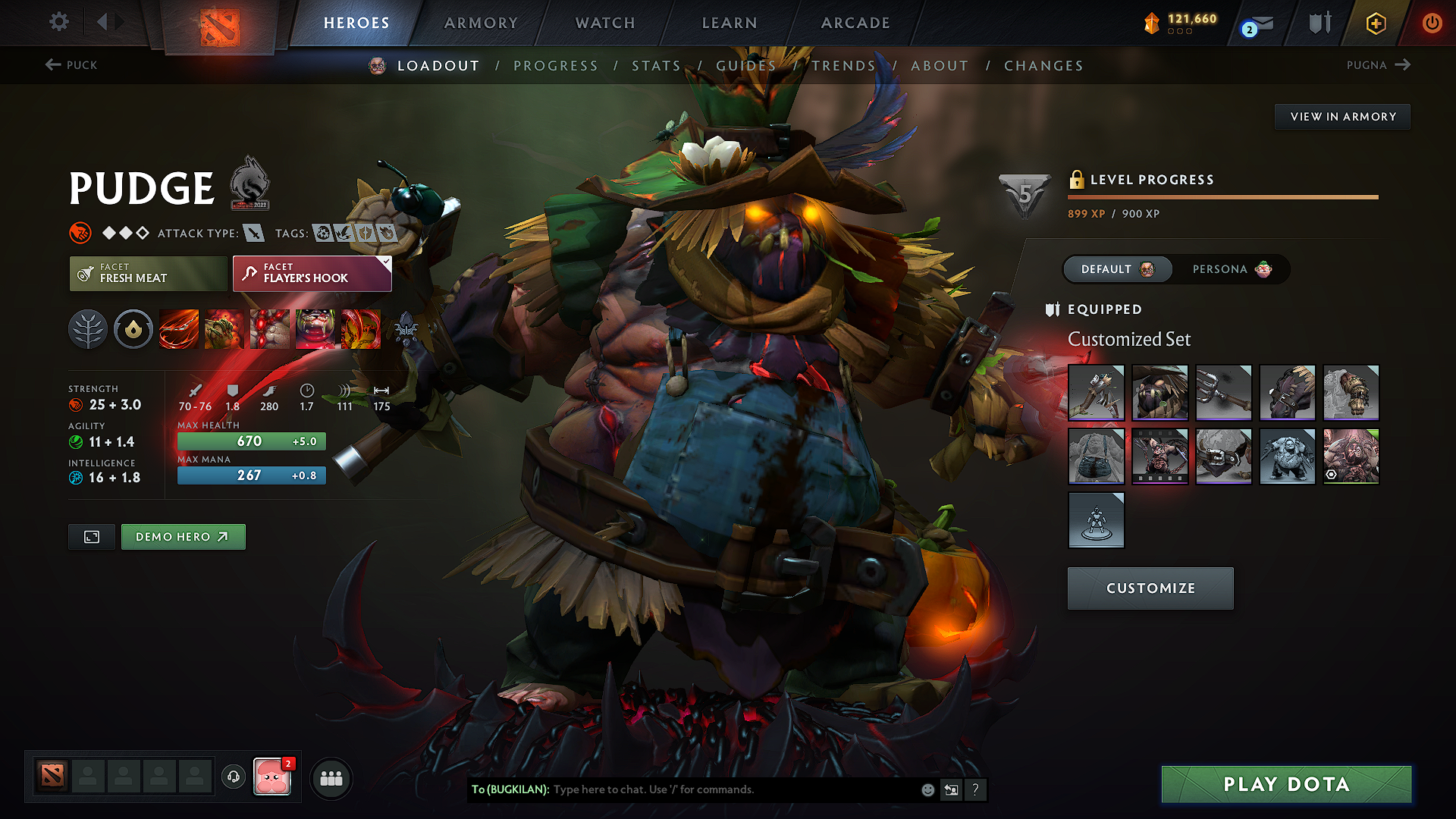The image size is (1456, 819).
Task: Select the Flayer's Hook facet
Action: pyautogui.click(x=312, y=273)
